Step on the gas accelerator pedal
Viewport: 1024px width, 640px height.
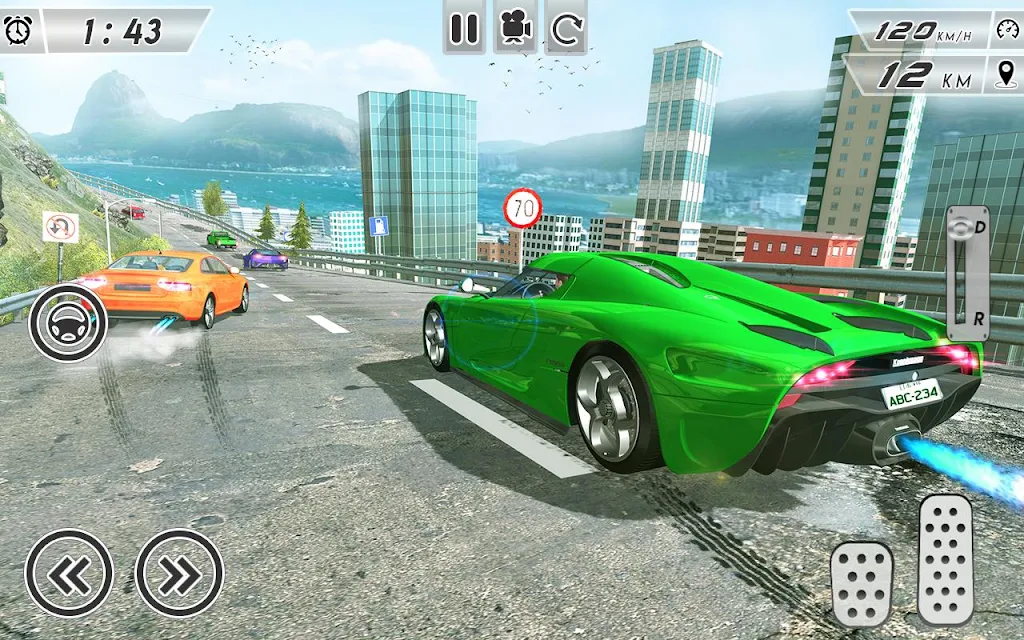pyautogui.click(x=945, y=560)
